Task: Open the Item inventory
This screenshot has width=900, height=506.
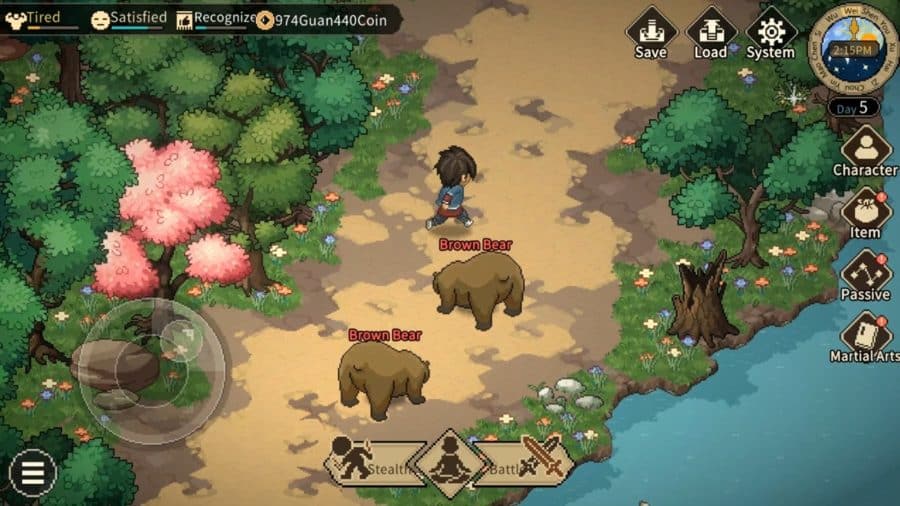Action: pos(865,213)
